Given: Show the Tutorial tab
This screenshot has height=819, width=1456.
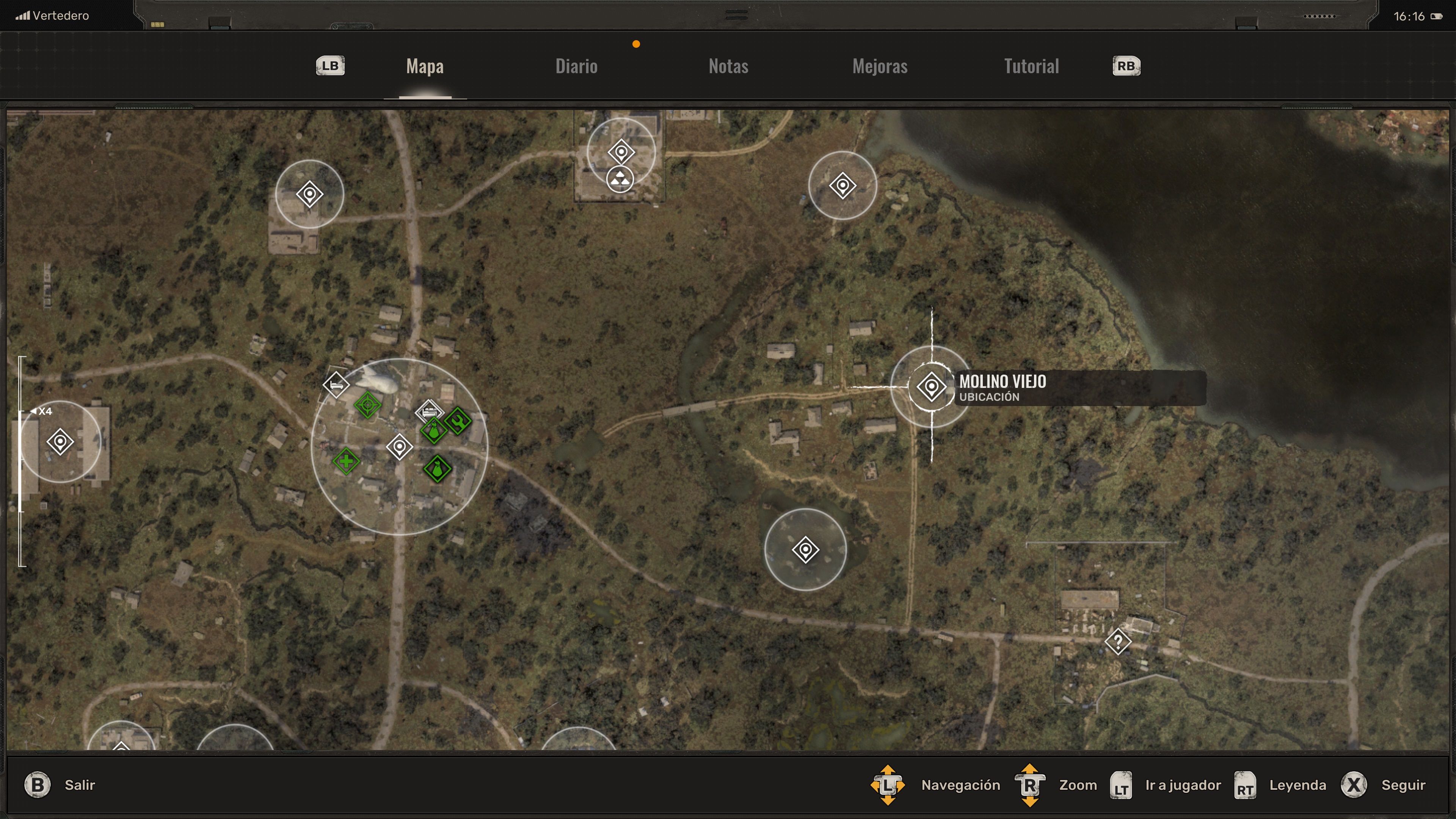Looking at the screenshot, I should click(x=1031, y=66).
